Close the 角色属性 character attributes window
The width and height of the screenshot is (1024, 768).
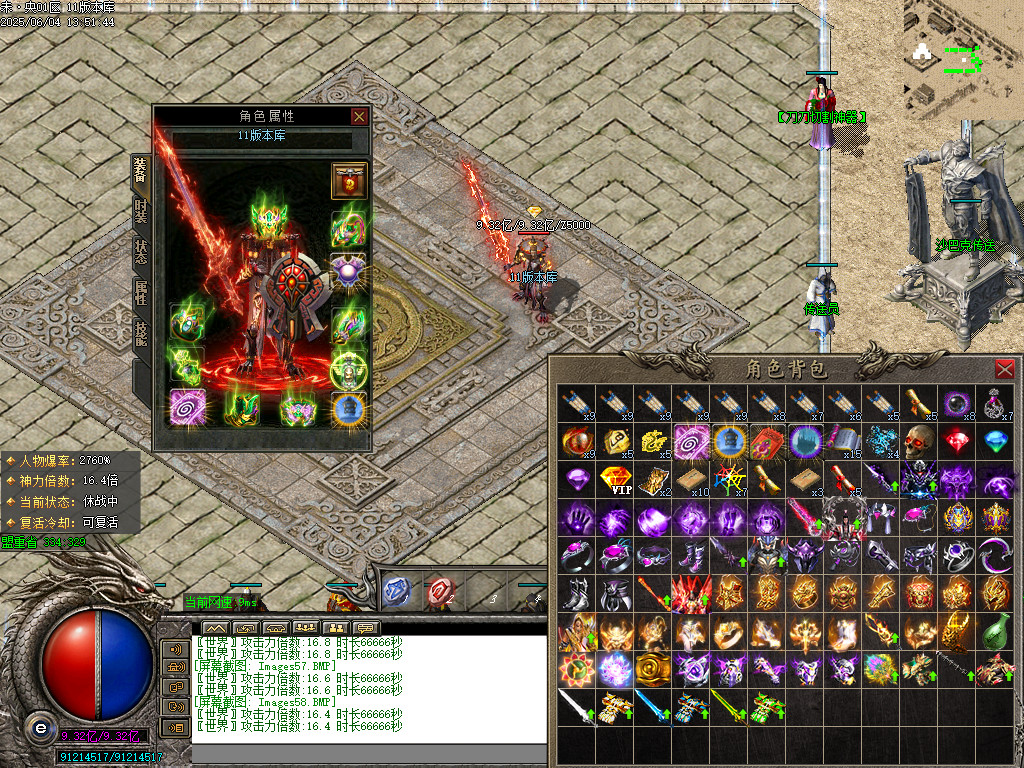click(x=359, y=117)
